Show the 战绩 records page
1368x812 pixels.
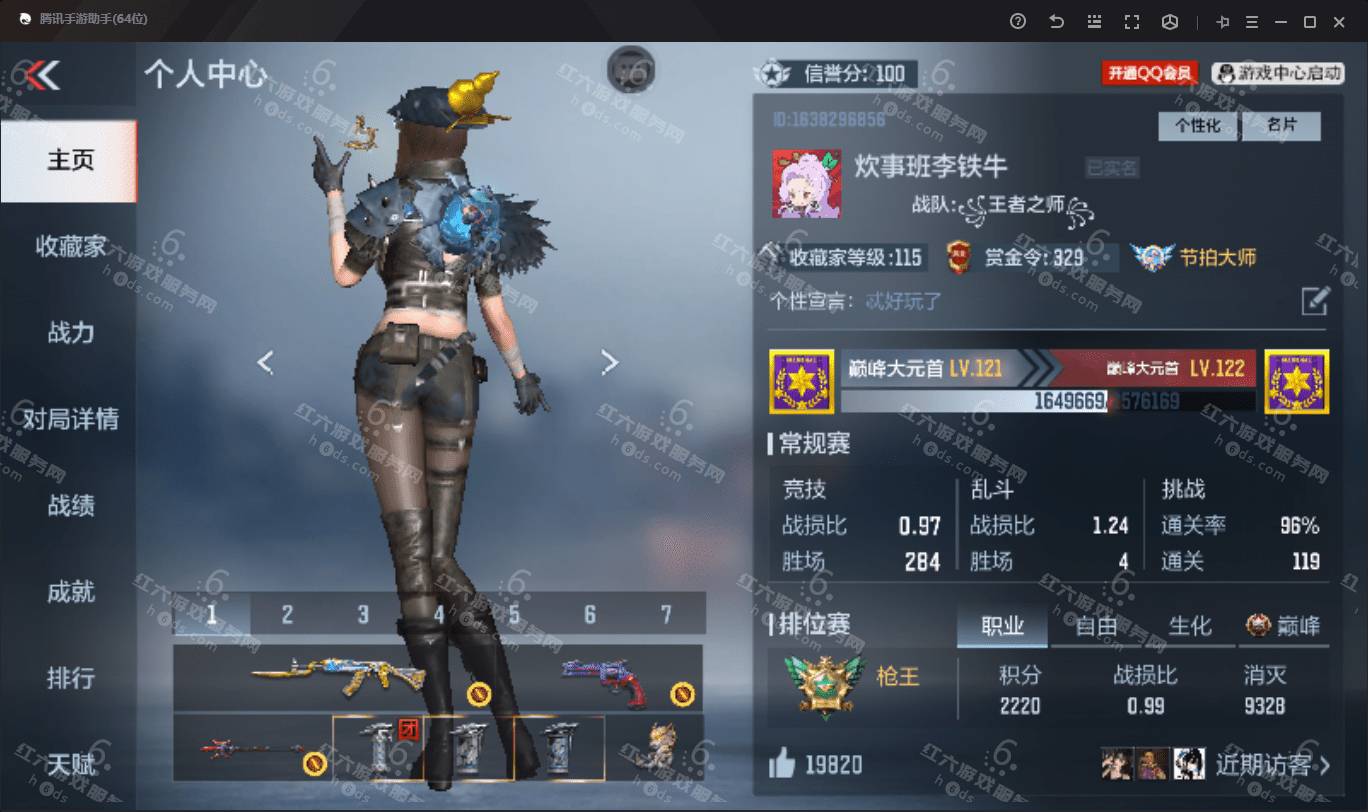(x=70, y=505)
